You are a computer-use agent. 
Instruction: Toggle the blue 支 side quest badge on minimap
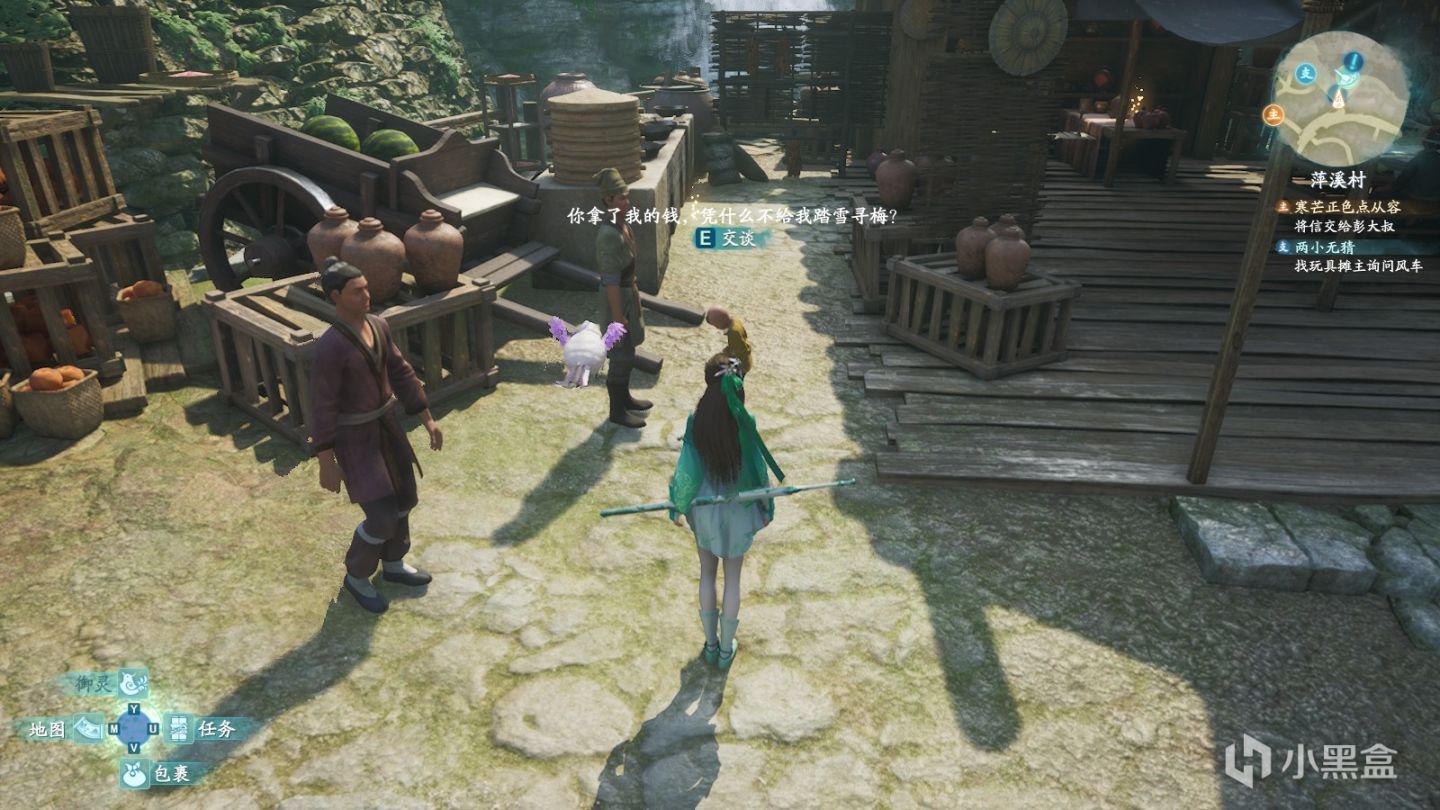1306,74
